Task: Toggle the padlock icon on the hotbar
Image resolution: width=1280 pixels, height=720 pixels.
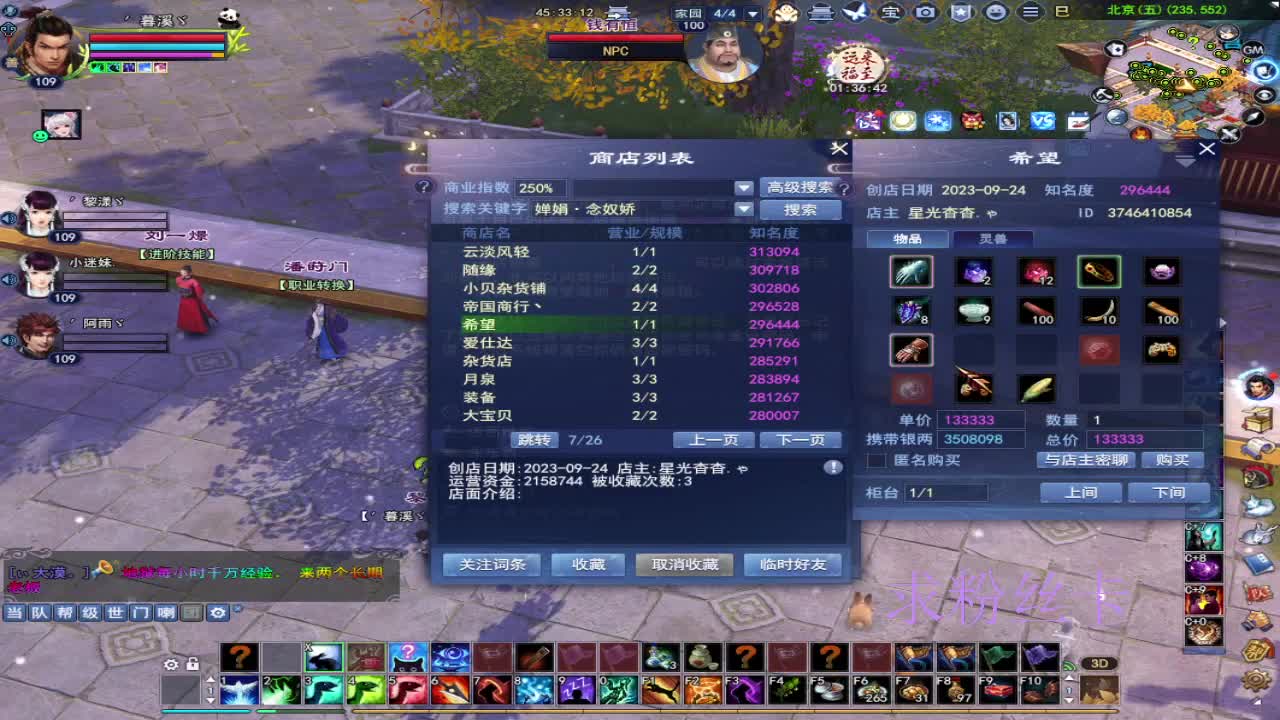Action: coord(192,664)
